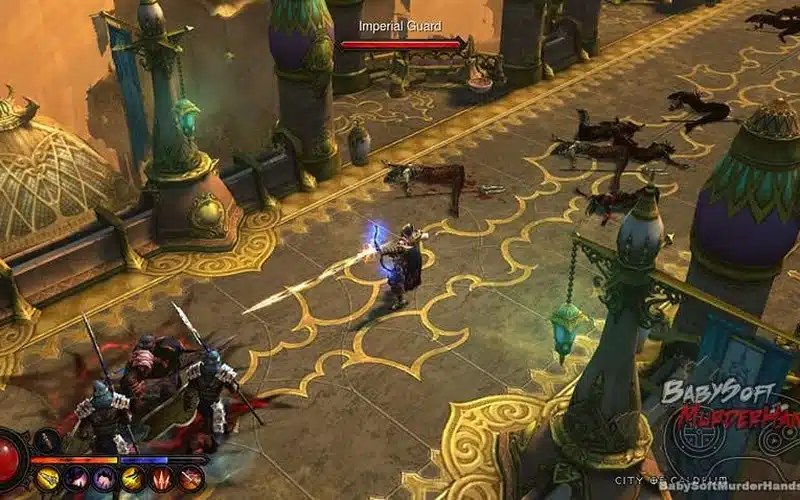Use the potion slot above the skill bar
This screenshot has height=500, width=800.
[x=47, y=440]
